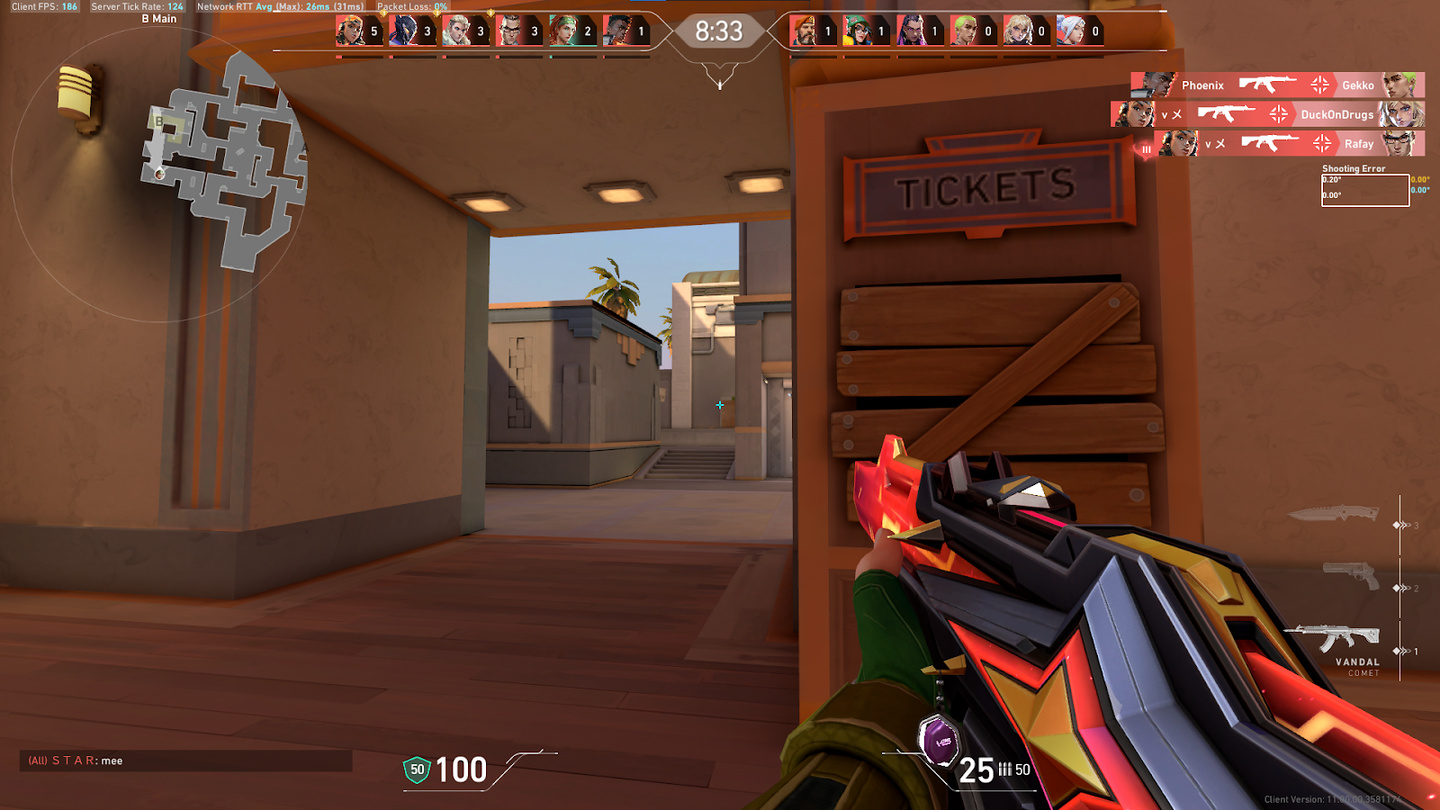Click the DuckOnDrugs kill feed entry
Image resolution: width=1440 pixels, height=810 pixels.
[x=1267, y=114]
